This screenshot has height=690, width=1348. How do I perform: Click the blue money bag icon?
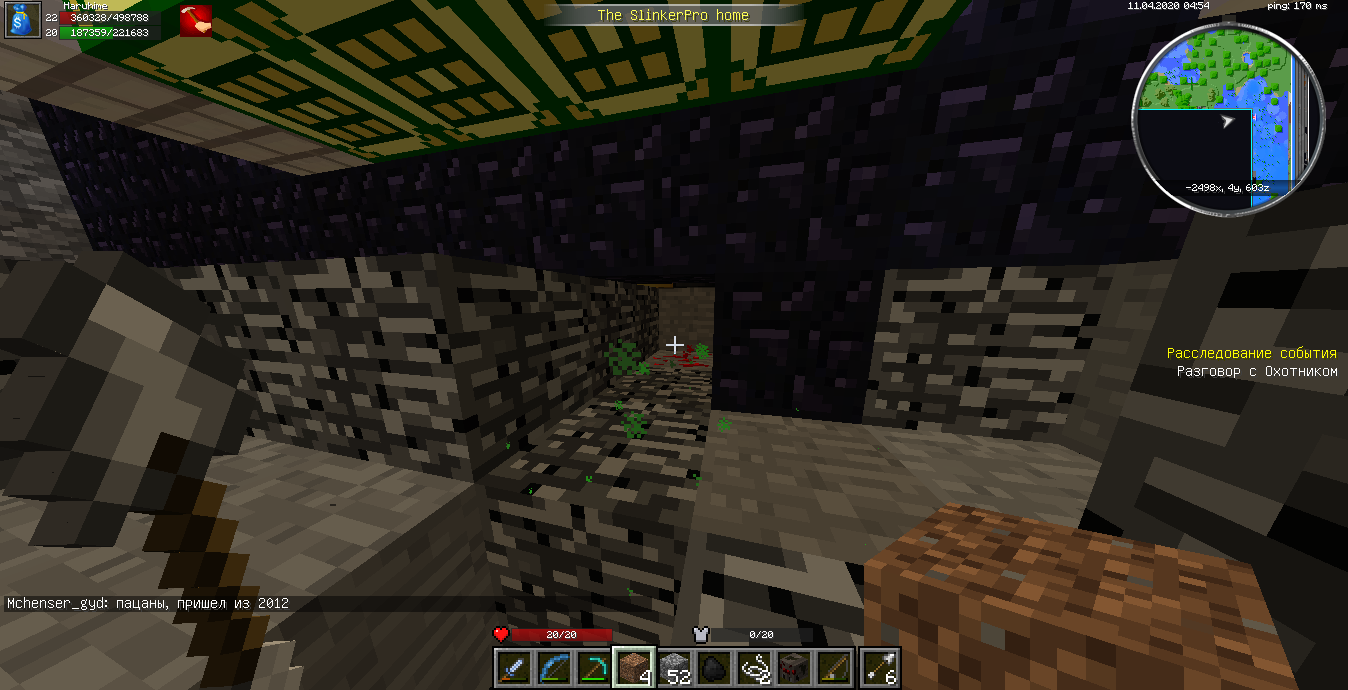[x=20, y=21]
